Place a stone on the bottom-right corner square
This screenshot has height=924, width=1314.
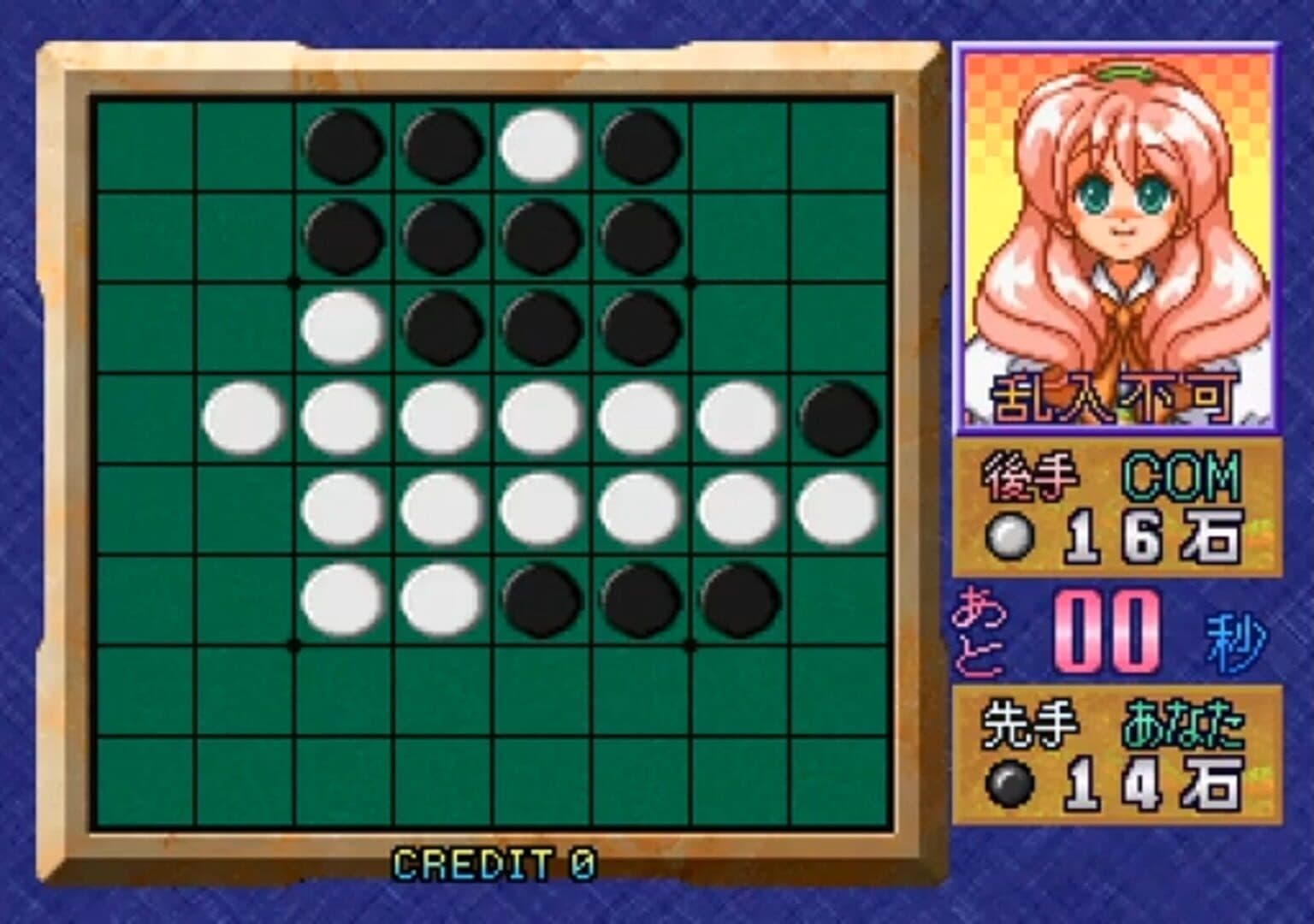coord(839,780)
